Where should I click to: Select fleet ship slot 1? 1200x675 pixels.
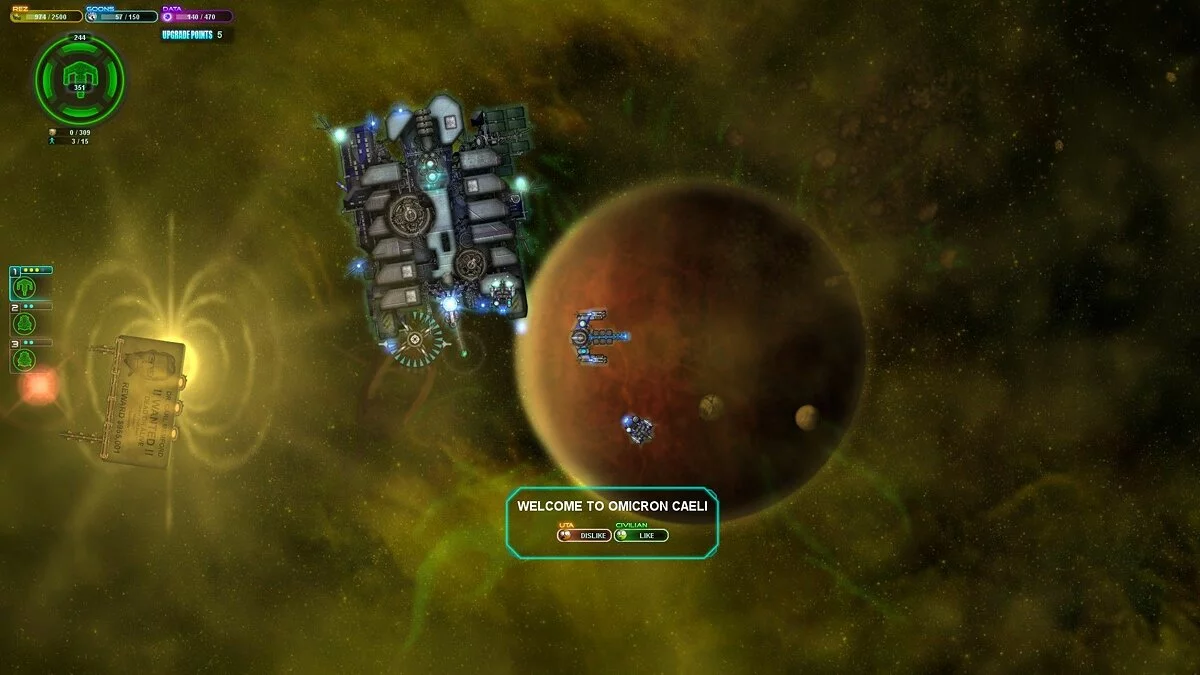click(25, 287)
